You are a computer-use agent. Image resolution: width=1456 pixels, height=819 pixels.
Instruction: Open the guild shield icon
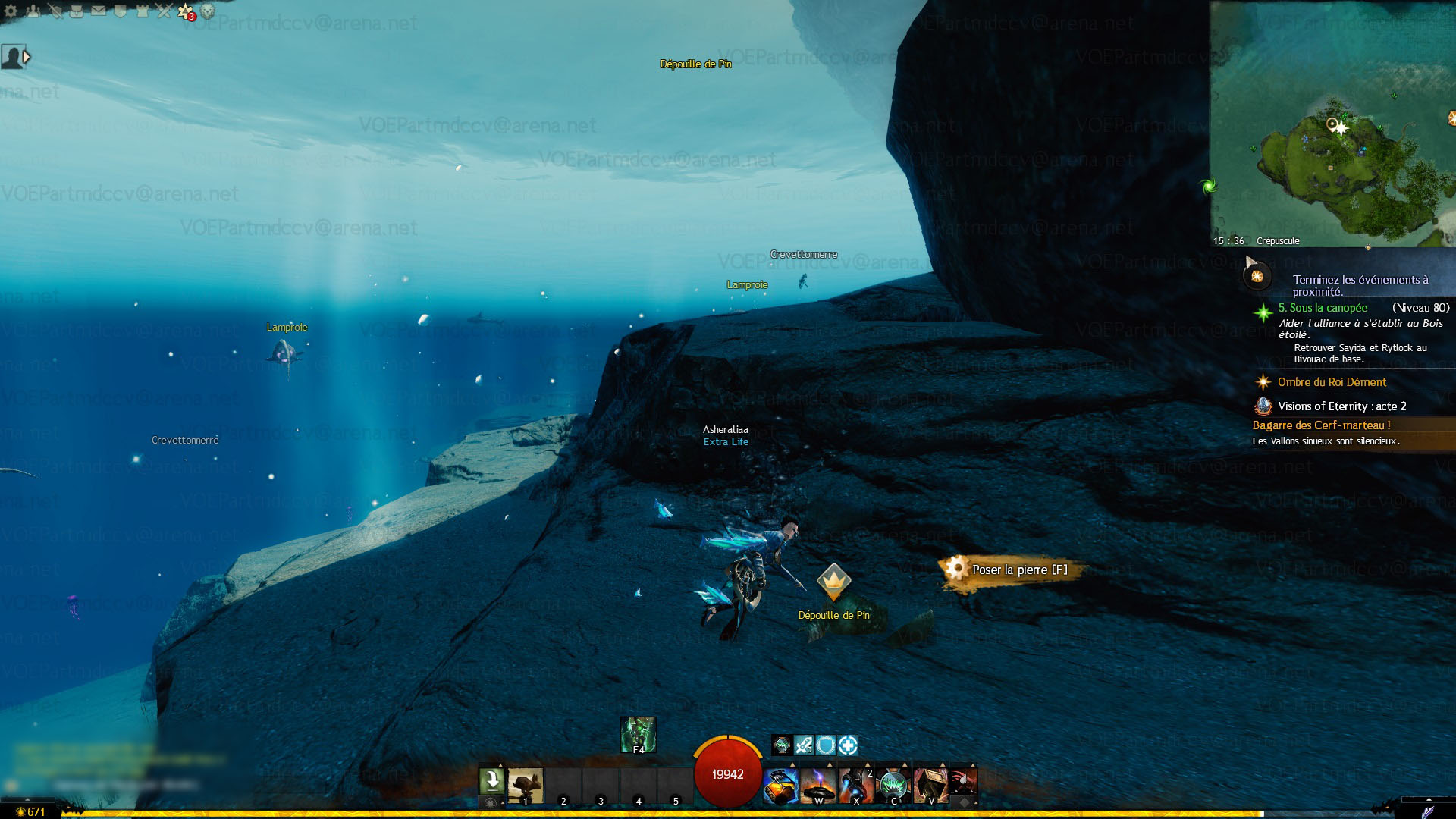[121, 11]
